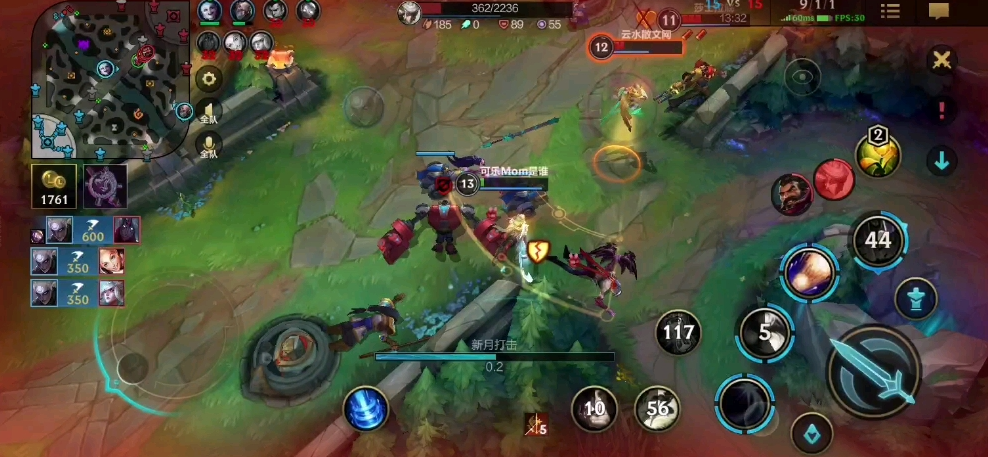The image size is (988, 457).
Task: Tap the minimap
Action: click(108, 80)
